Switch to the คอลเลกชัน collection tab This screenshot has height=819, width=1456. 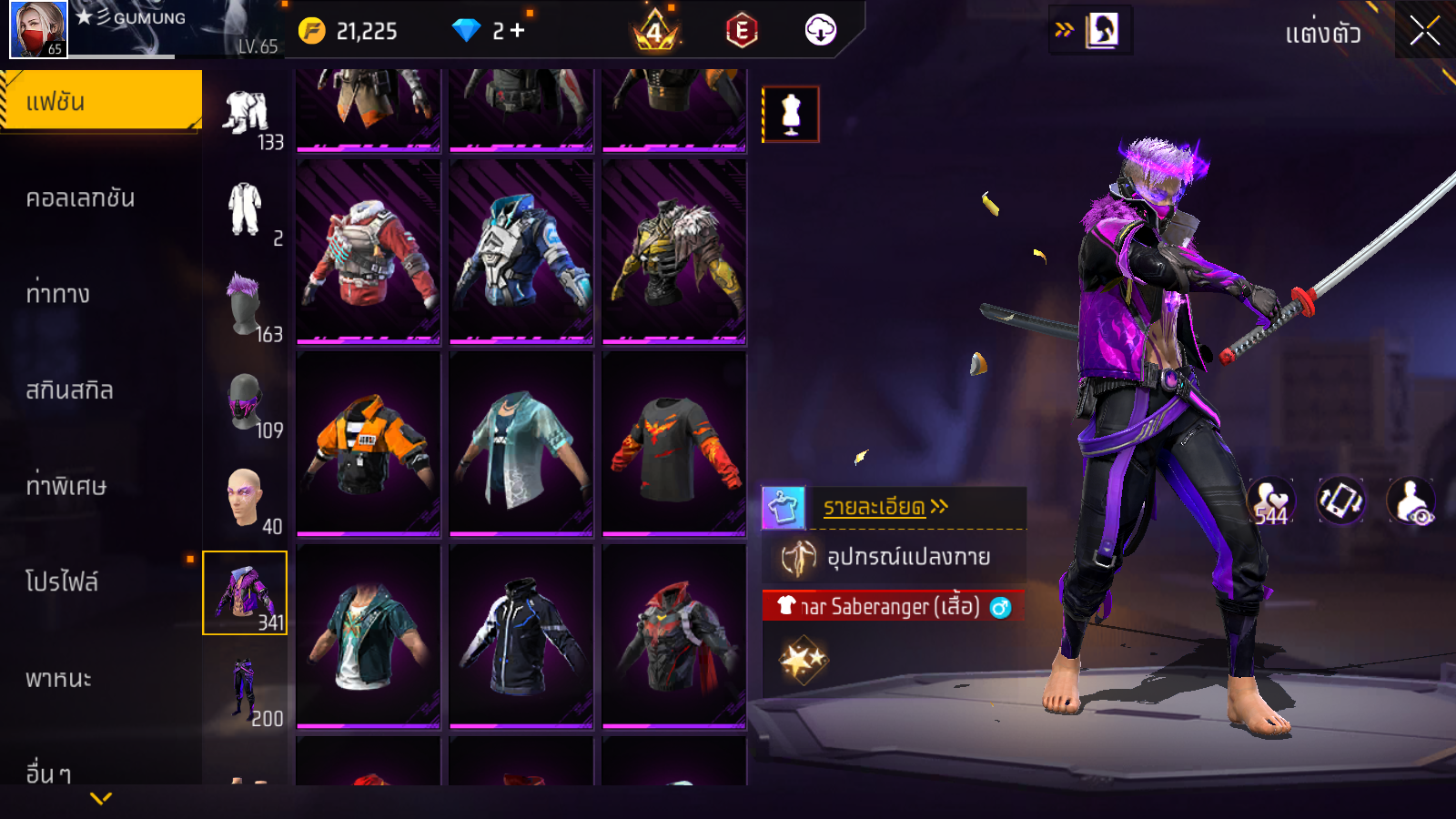tap(80, 198)
